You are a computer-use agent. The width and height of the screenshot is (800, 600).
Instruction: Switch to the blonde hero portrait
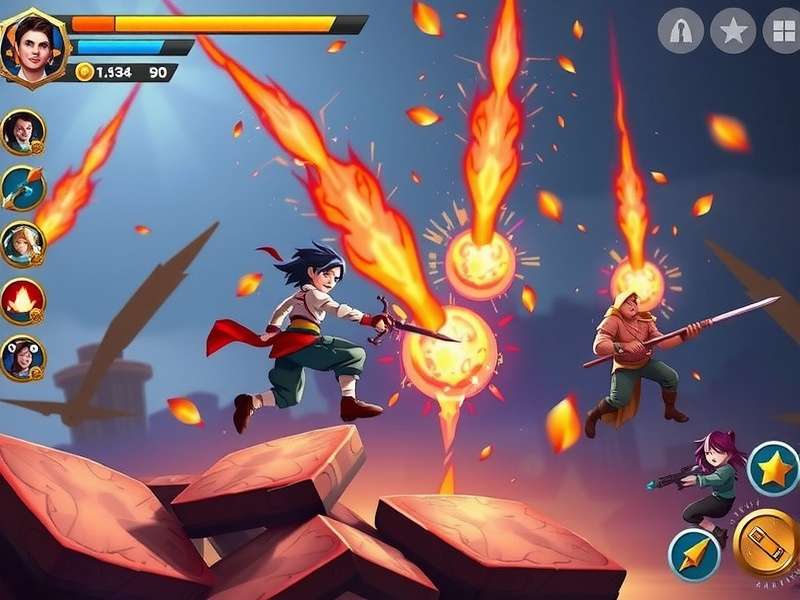click(x=22, y=244)
